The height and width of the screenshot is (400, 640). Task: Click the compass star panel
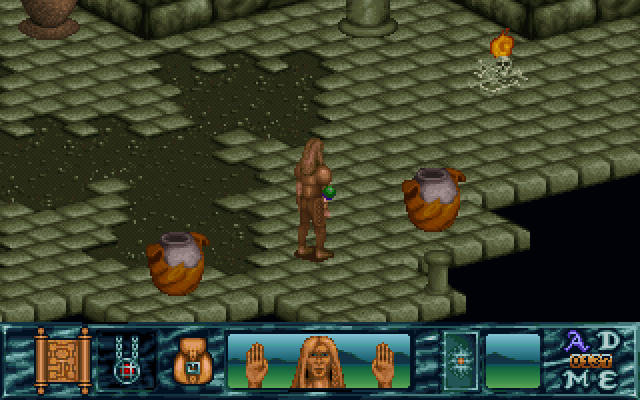point(461,360)
